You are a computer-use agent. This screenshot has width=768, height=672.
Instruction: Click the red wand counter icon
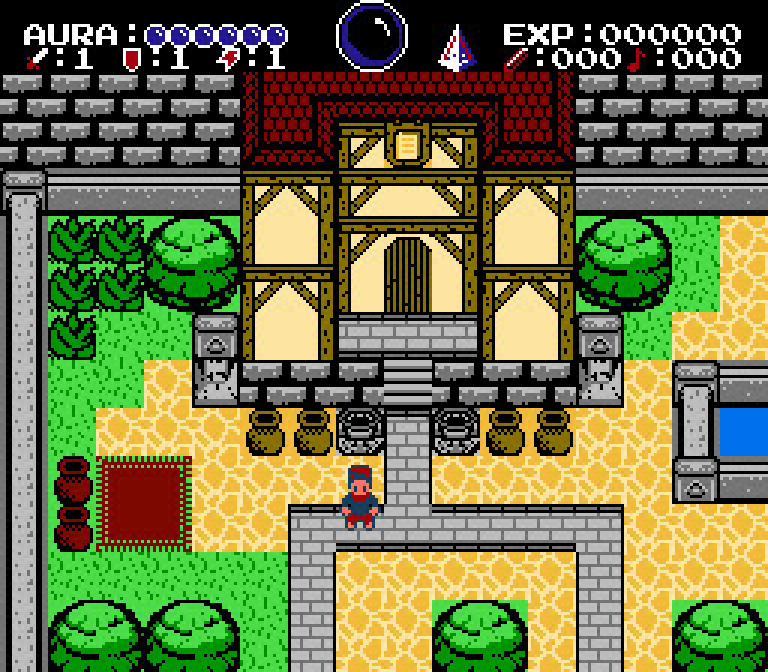(516, 59)
